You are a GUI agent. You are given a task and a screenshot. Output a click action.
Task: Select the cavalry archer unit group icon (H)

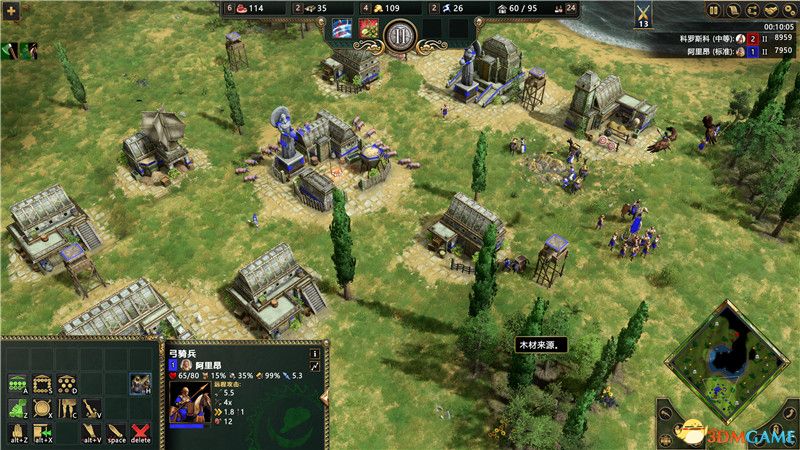click(x=140, y=383)
